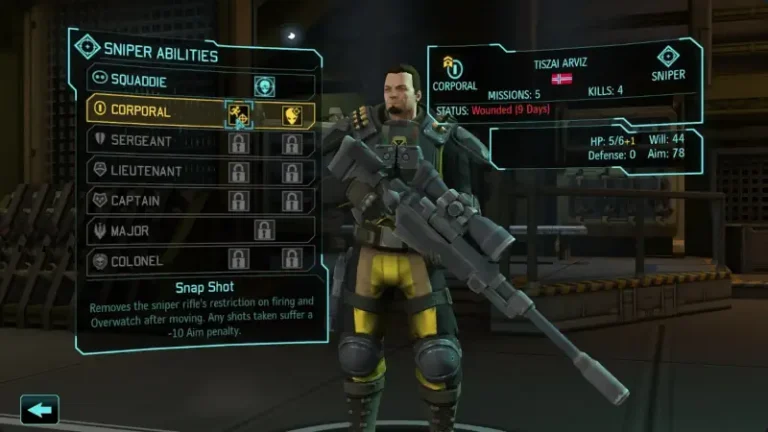Choose the Squadsight ability in Corporal row

[291, 114]
